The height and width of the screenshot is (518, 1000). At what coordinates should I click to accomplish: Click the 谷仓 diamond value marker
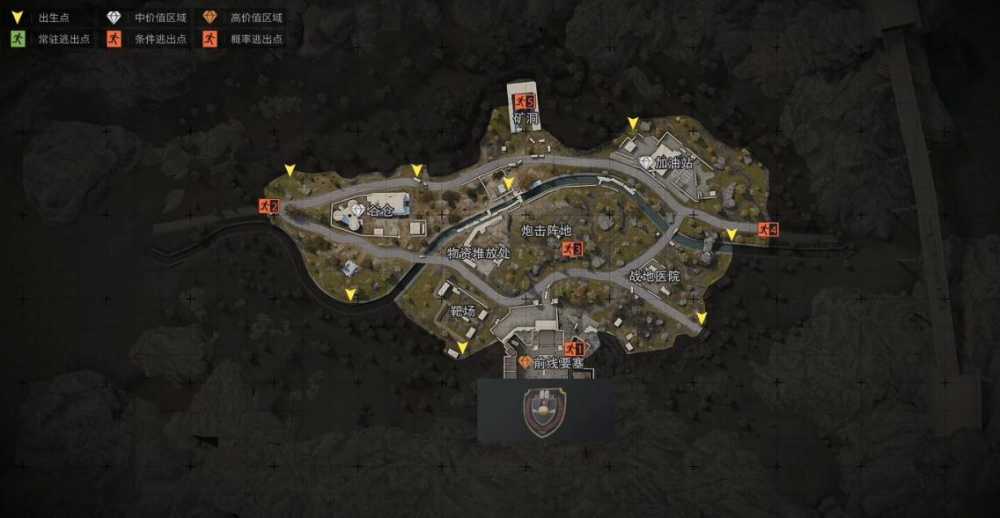pyautogui.click(x=358, y=210)
